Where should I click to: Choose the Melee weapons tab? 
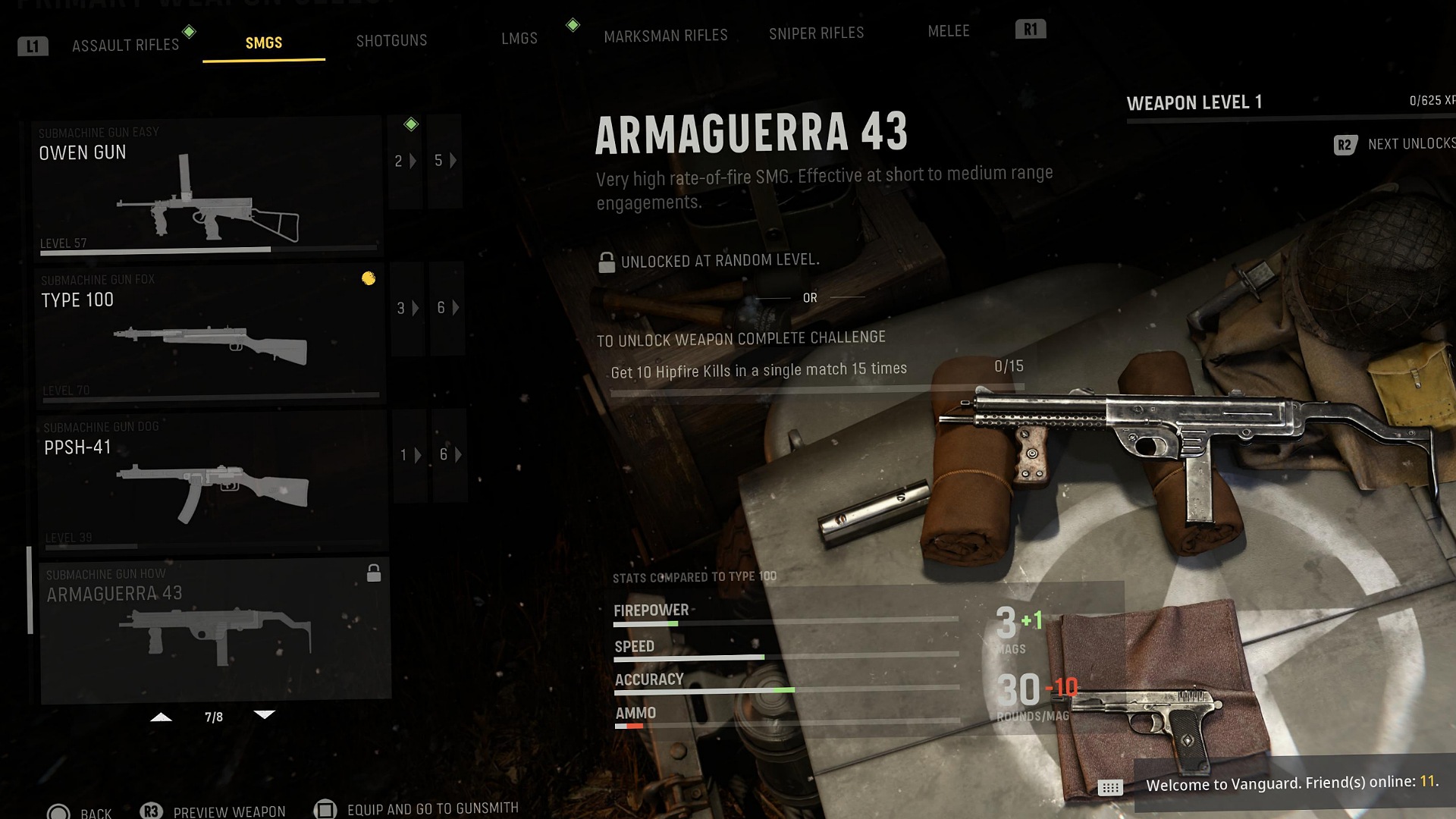[948, 31]
